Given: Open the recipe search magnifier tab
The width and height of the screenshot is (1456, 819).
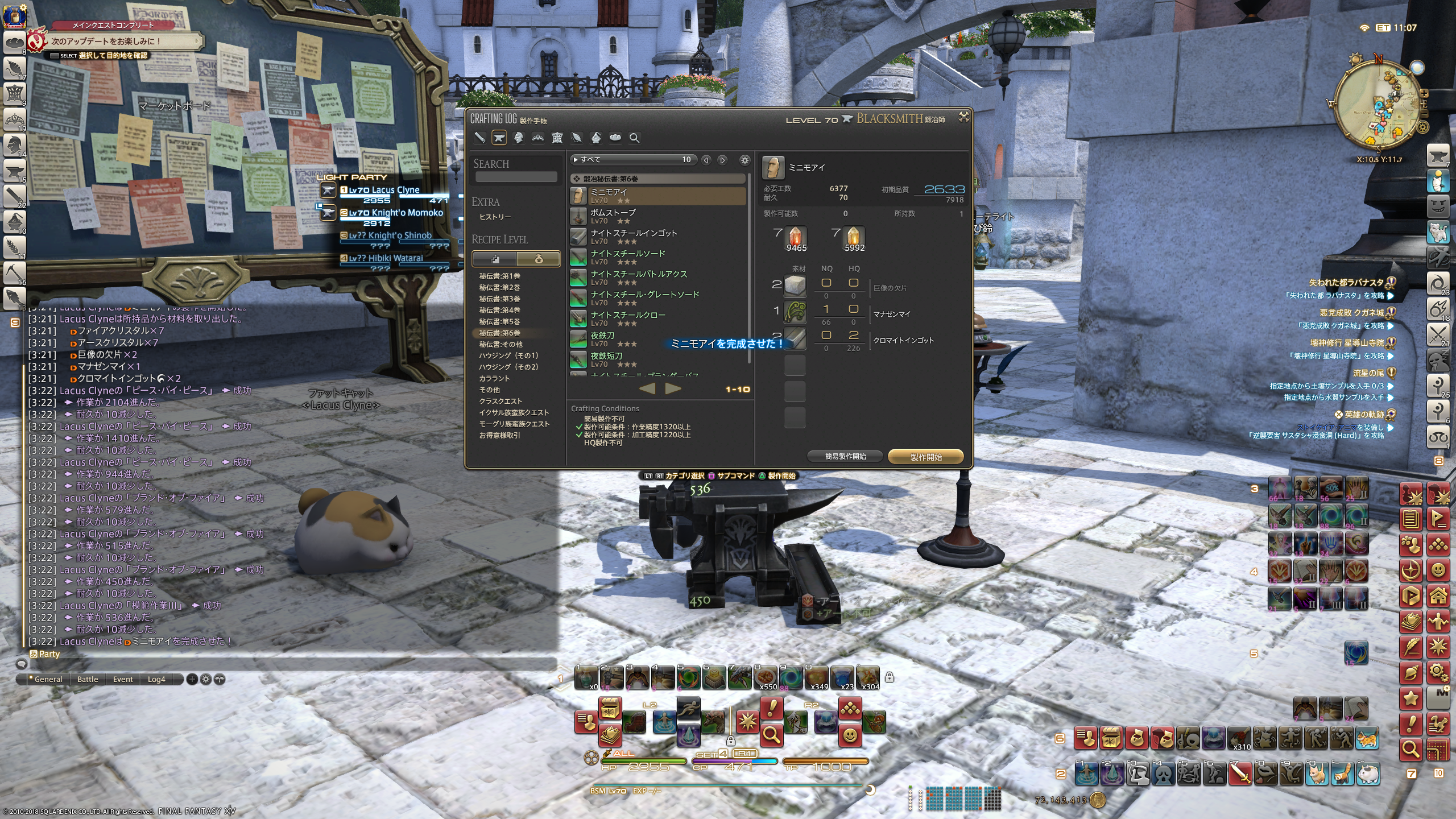Looking at the screenshot, I should click(634, 138).
